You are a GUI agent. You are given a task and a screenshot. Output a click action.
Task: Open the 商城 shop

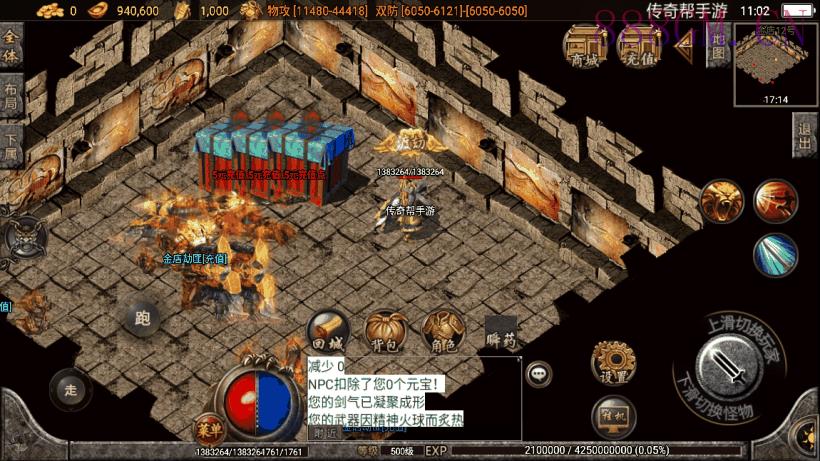click(x=585, y=45)
